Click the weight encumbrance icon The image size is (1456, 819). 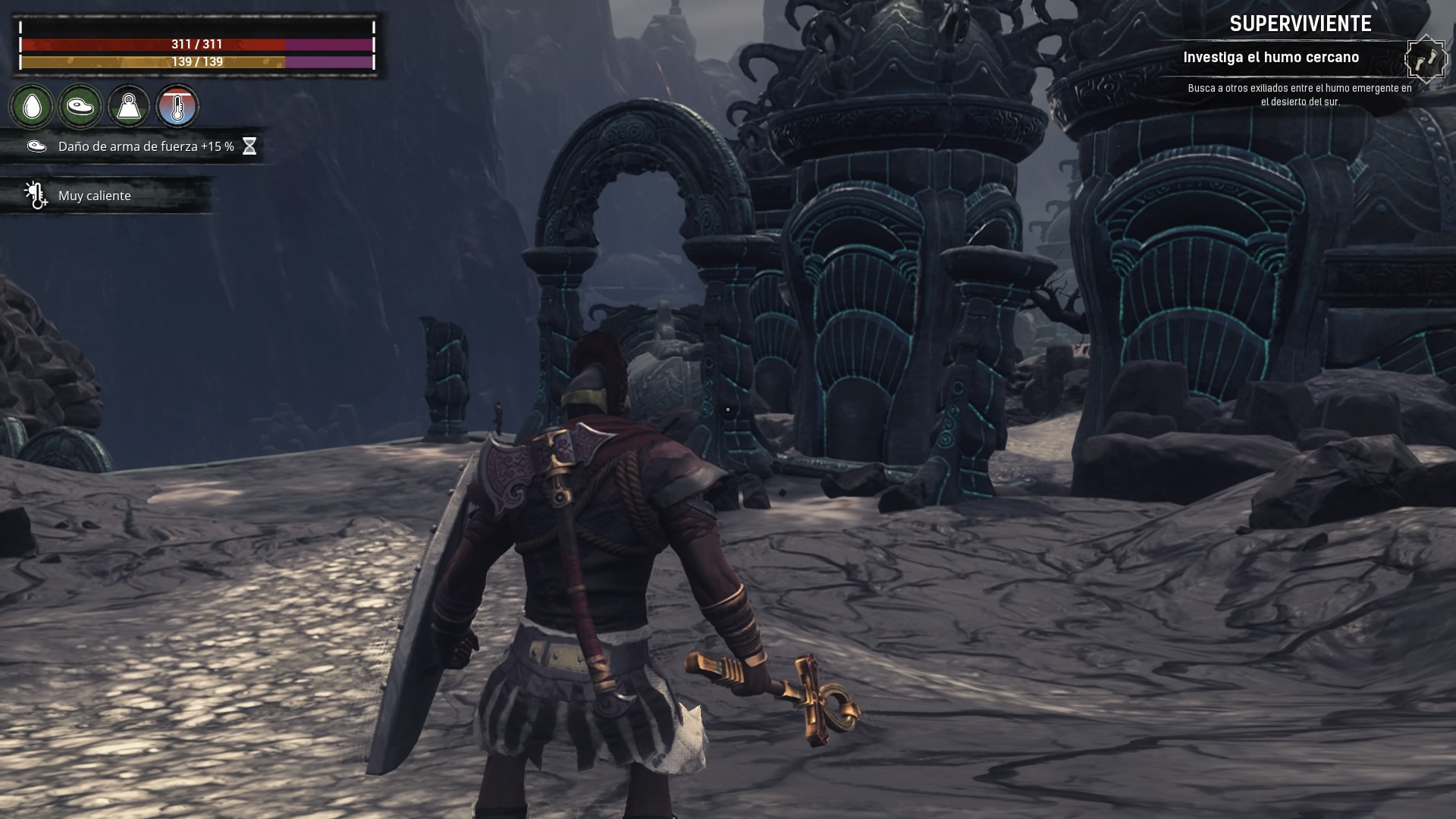click(129, 107)
